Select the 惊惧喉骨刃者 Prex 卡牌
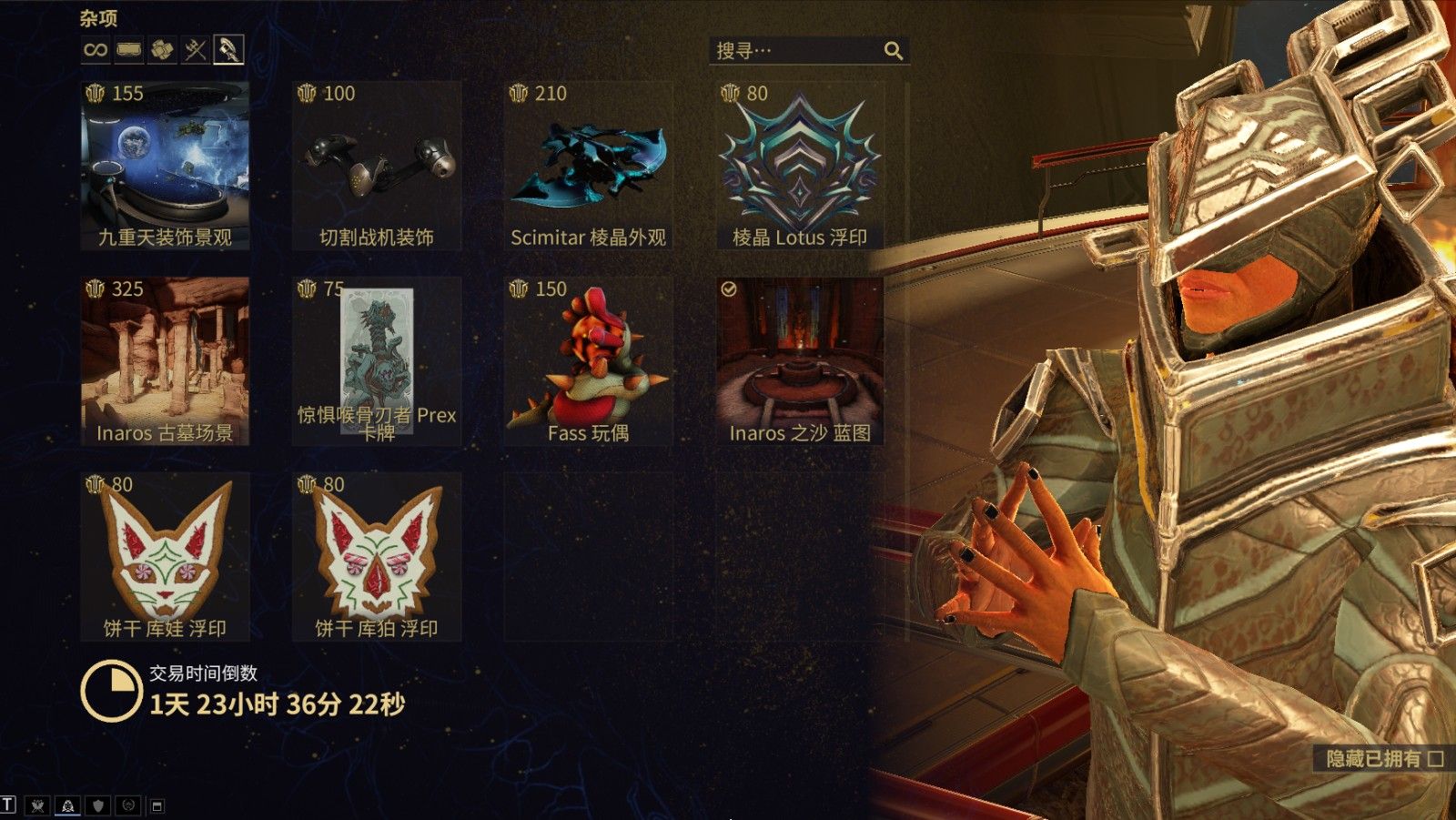 (x=377, y=360)
